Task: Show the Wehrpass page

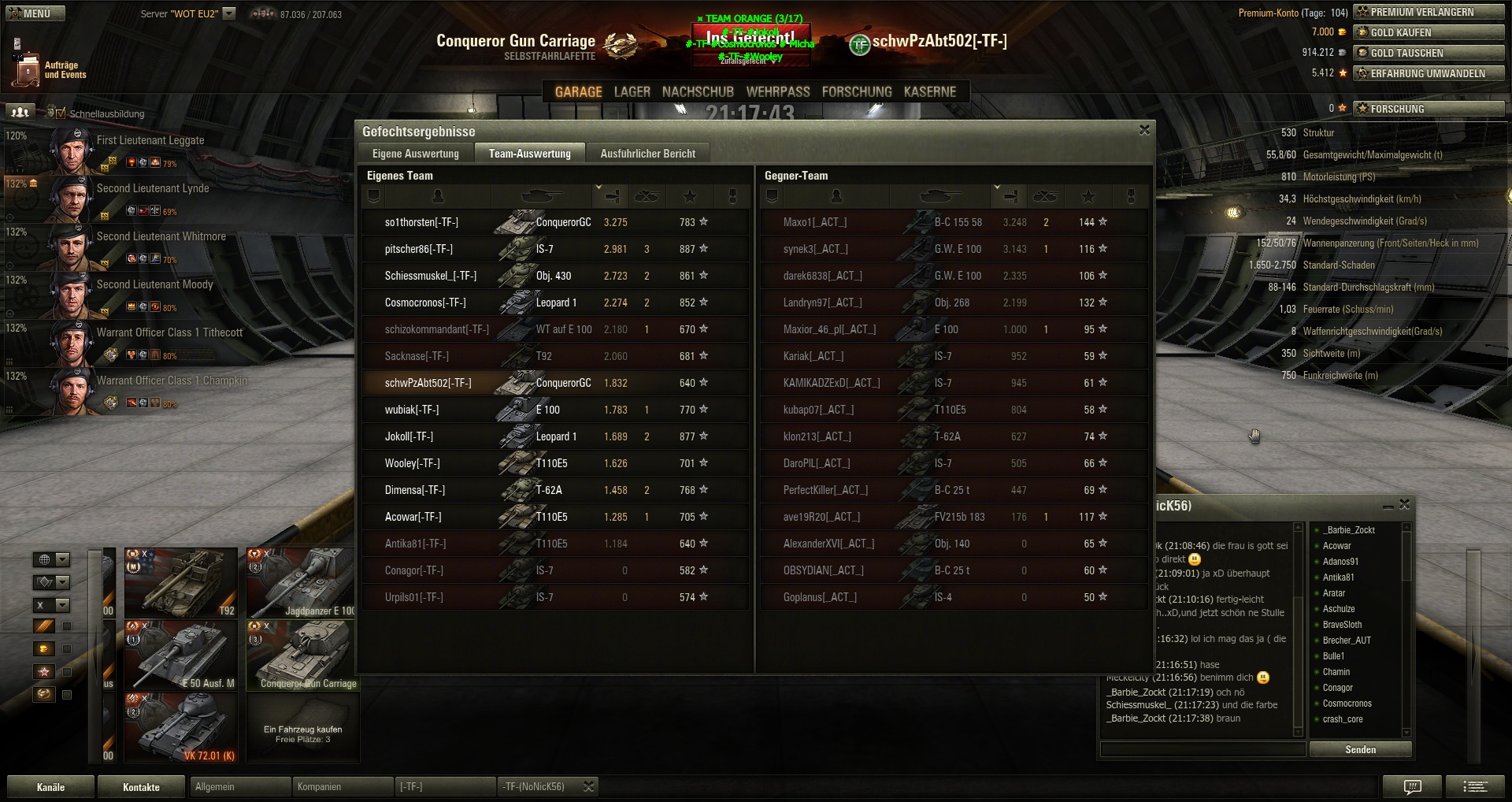Action: click(777, 92)
